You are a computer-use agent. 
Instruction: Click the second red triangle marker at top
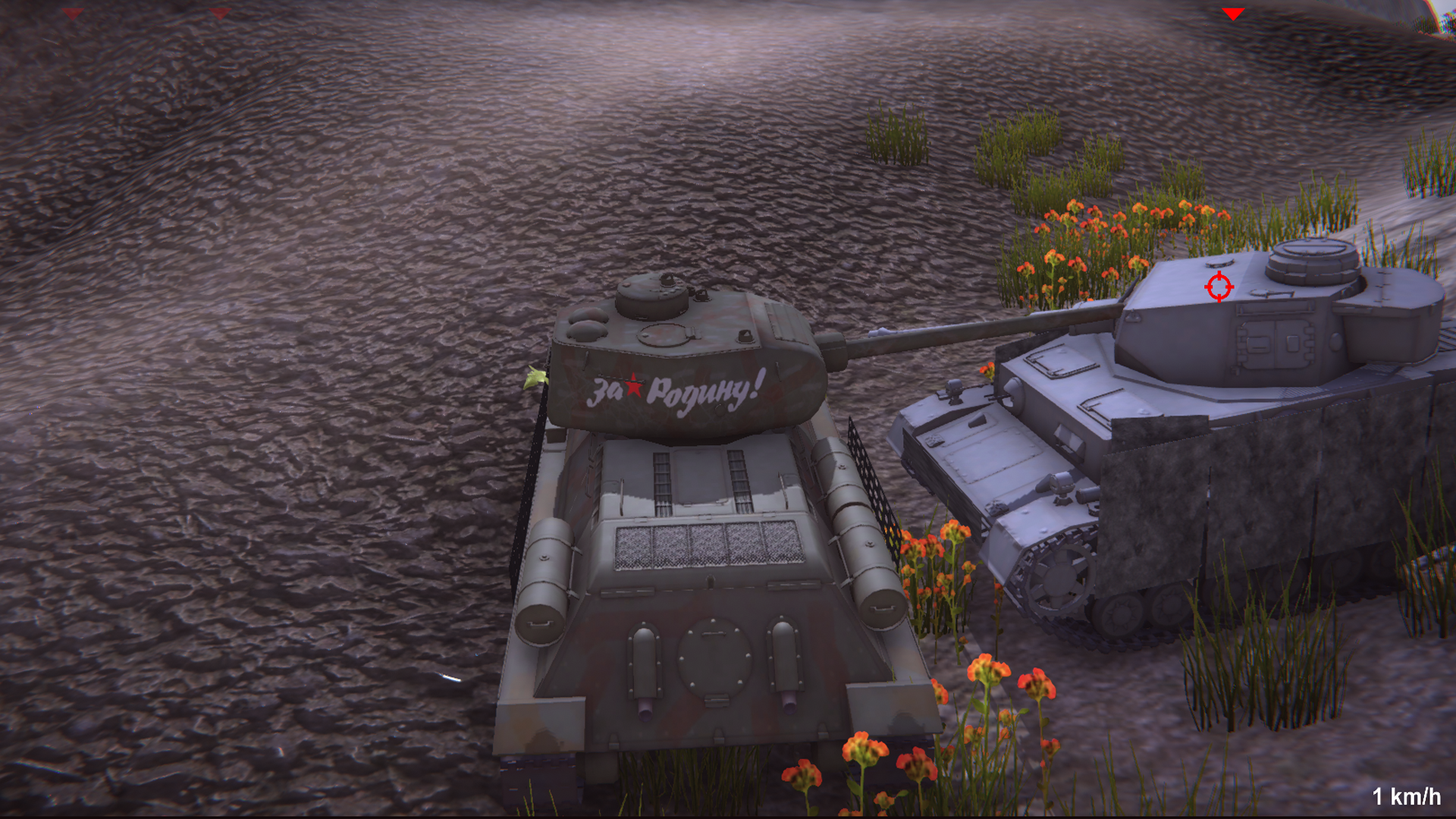click(219, 13)
